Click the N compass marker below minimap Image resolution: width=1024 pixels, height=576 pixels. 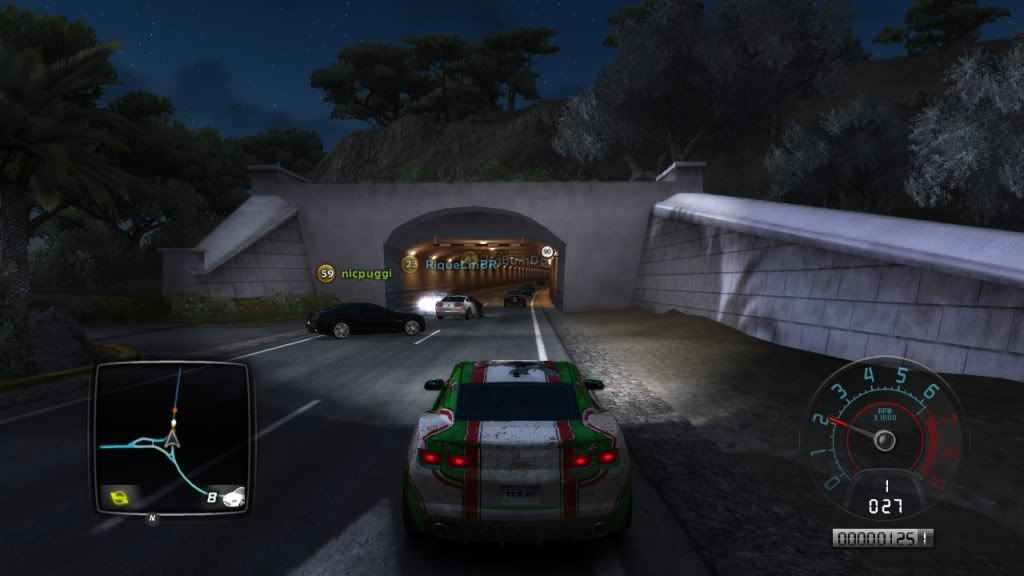[152, 518]
